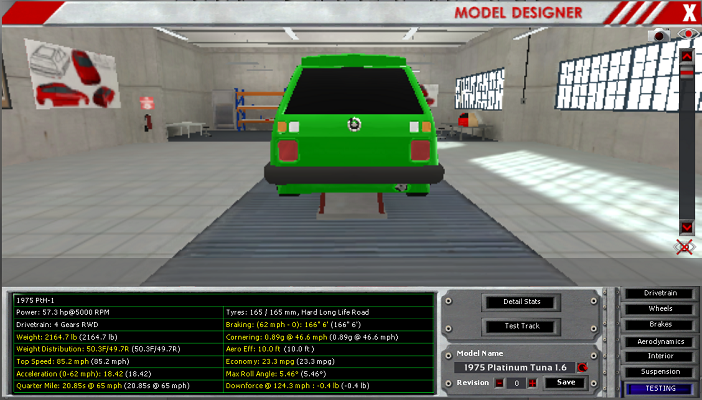Select the Testing tab
The height and width of the screenshot is (400, 702).
click(659, 388)
